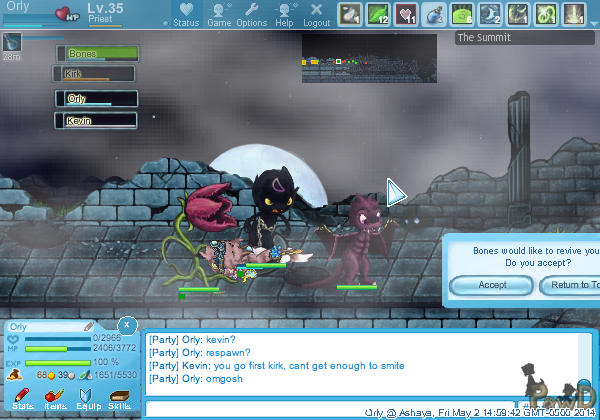Open the Status menu

click(x=186, y=14)
